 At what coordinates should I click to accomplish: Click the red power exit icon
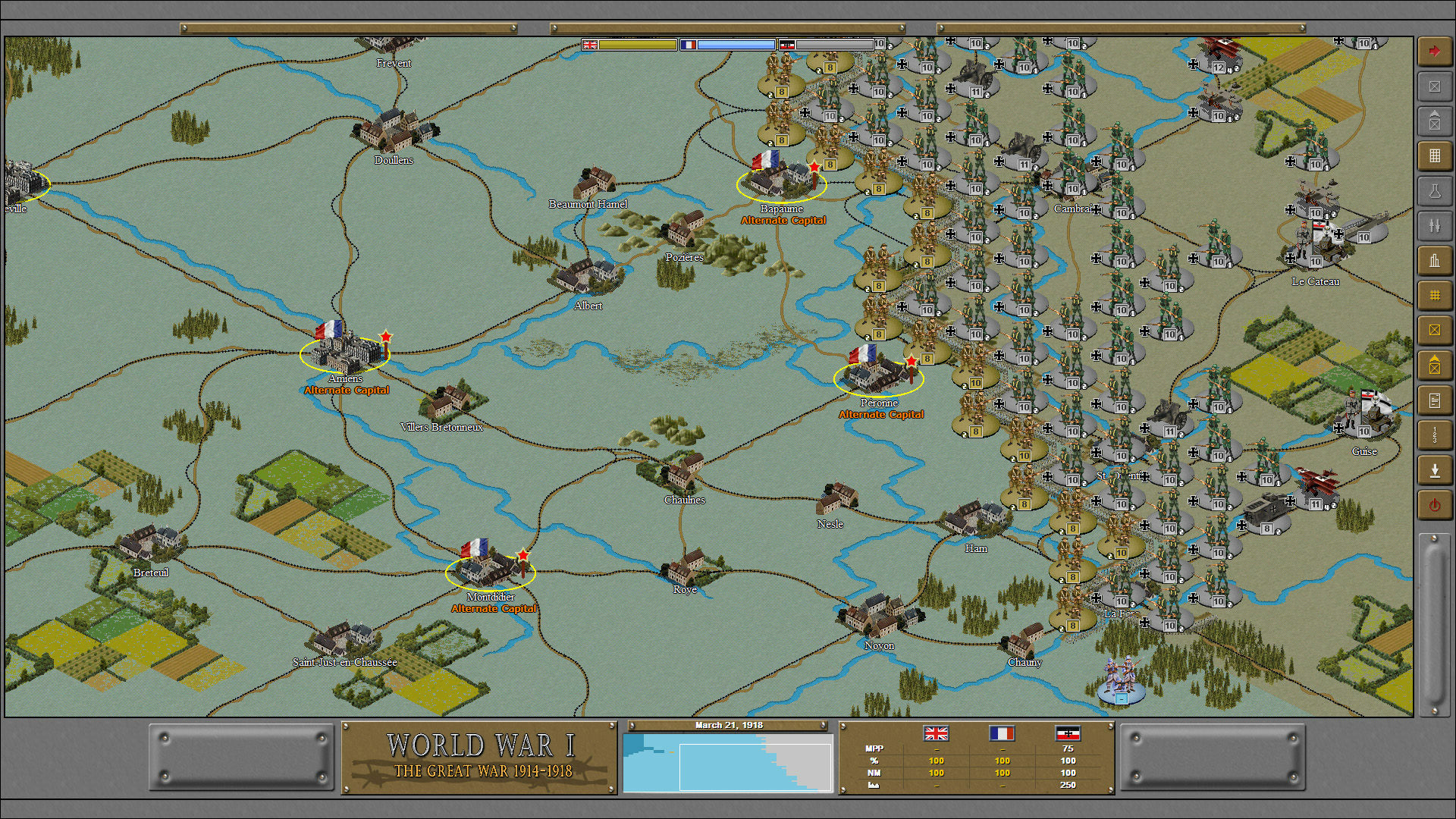tap(1434, 504)
